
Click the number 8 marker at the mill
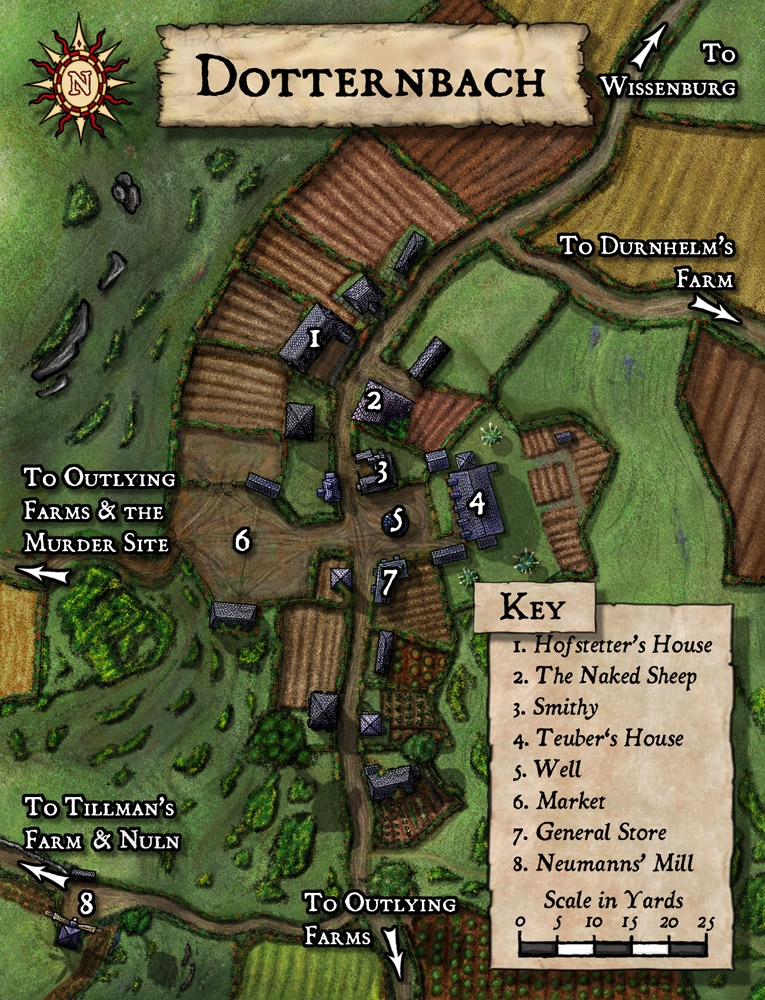(87, 904)
